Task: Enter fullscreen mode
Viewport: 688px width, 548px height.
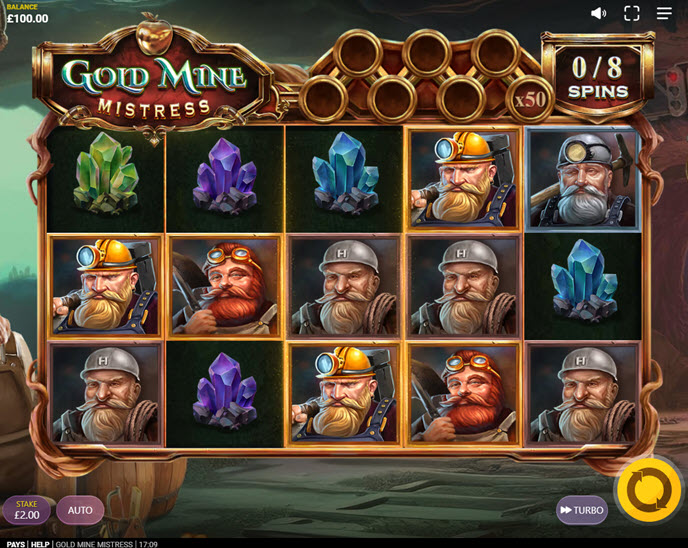Action: point(631,13)
